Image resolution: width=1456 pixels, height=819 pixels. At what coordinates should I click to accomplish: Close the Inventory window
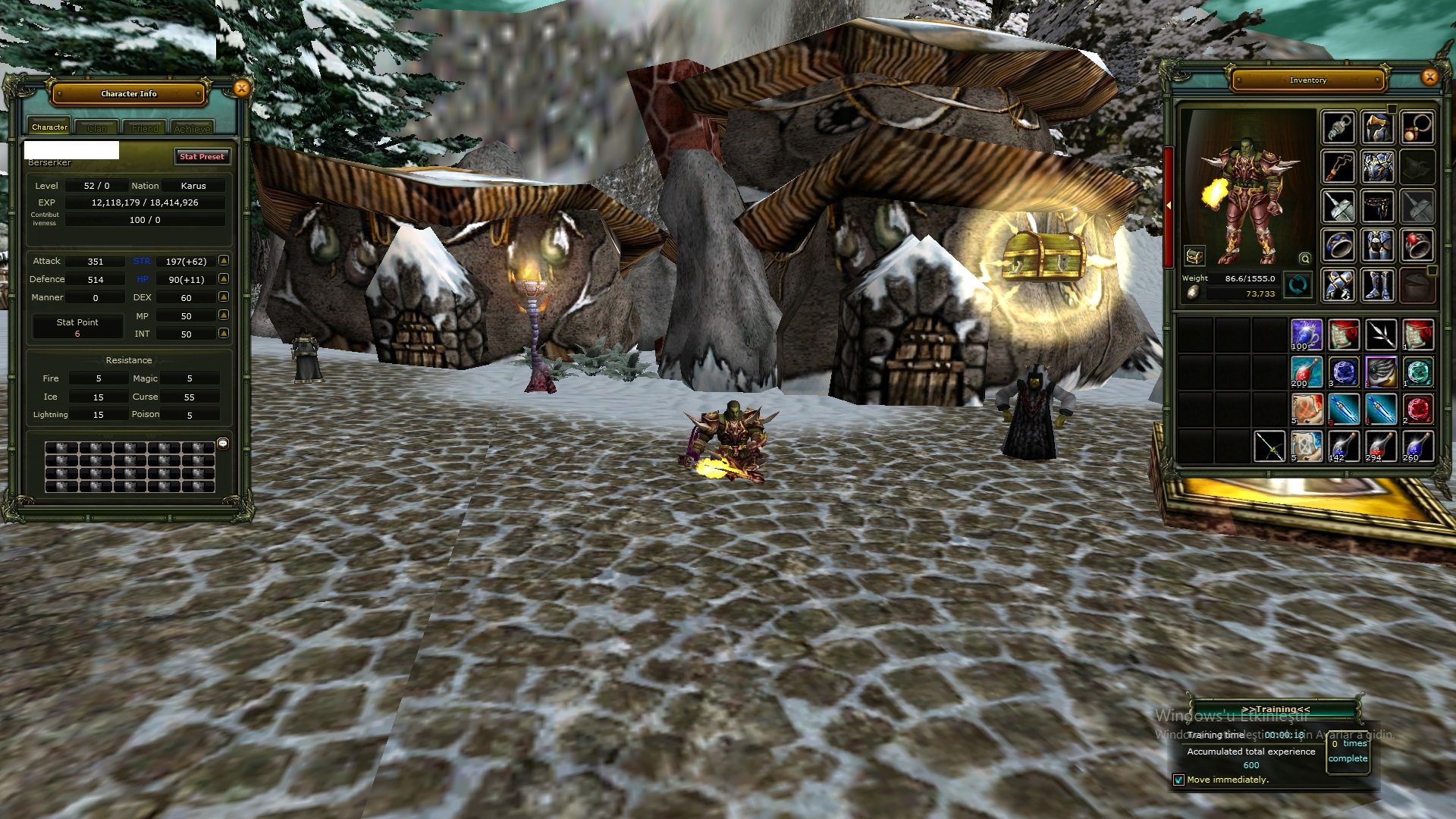click(x=1429, y=77)
